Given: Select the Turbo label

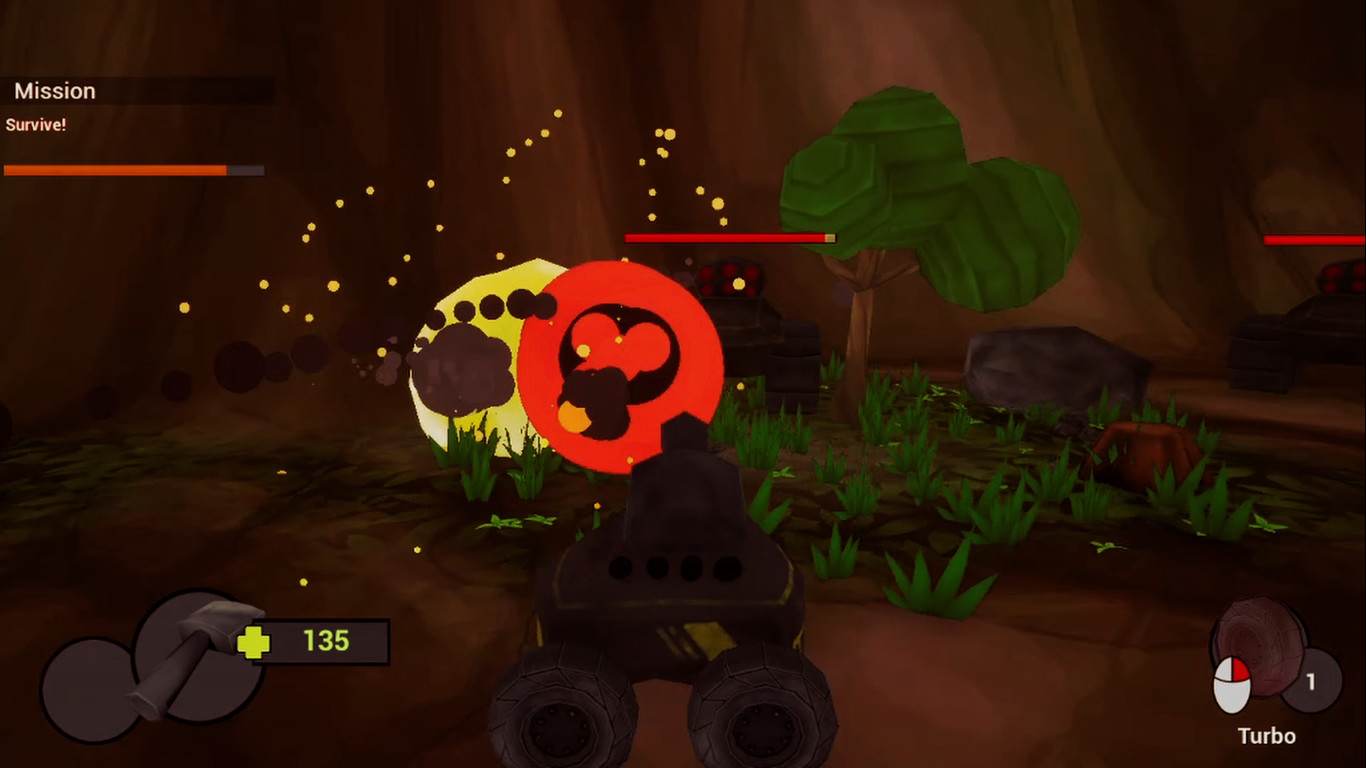Looking at the screenshot, I should click(1265, 735).
